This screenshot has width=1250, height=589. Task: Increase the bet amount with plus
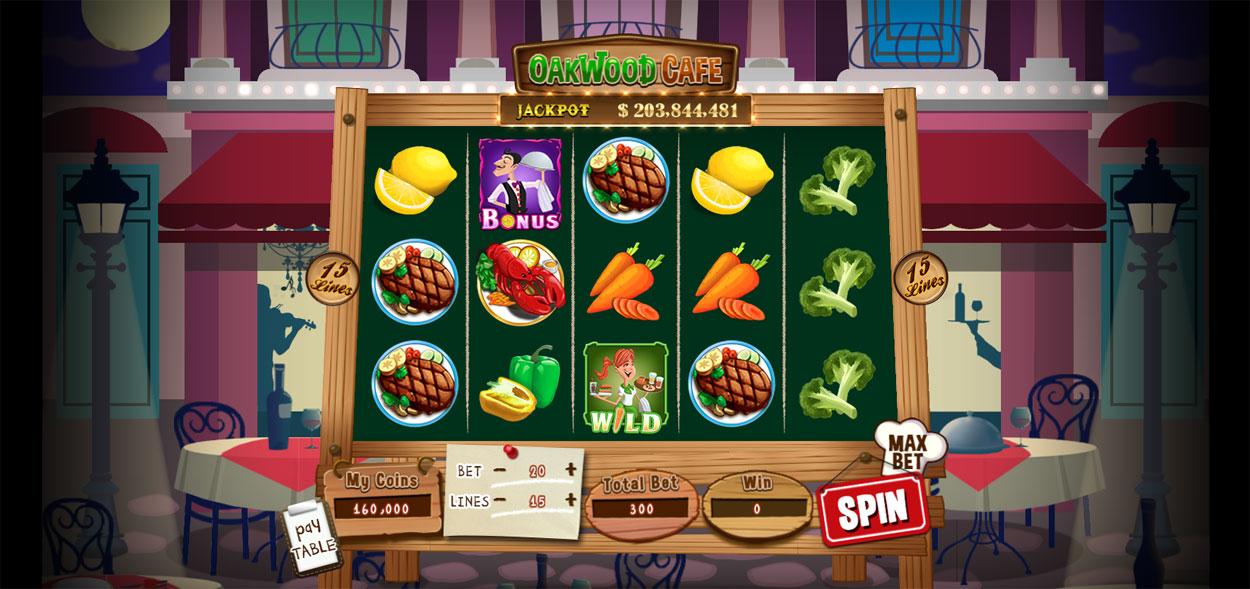click(x=570, y=469)
